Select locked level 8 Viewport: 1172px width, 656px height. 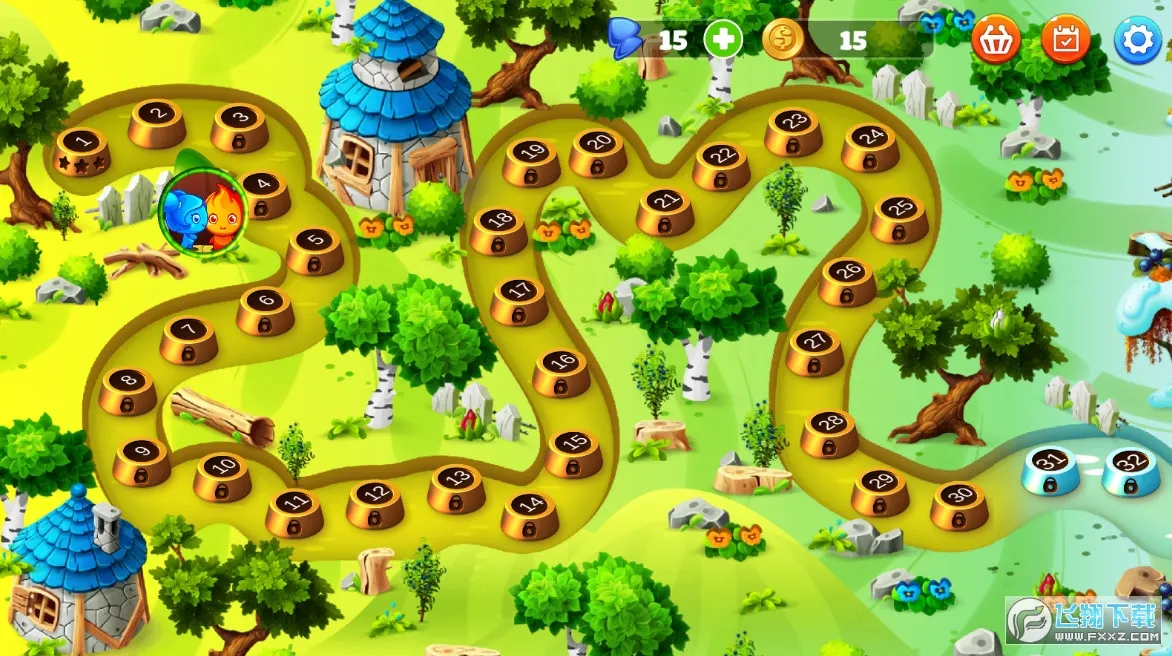(x=127, y=390)
